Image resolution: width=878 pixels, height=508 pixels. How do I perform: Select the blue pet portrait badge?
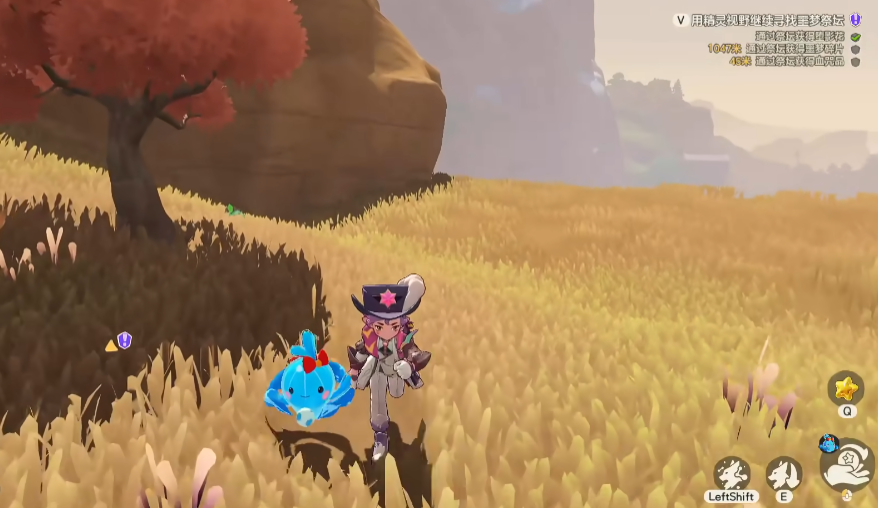pyautogui.click(x=828, y=443)
